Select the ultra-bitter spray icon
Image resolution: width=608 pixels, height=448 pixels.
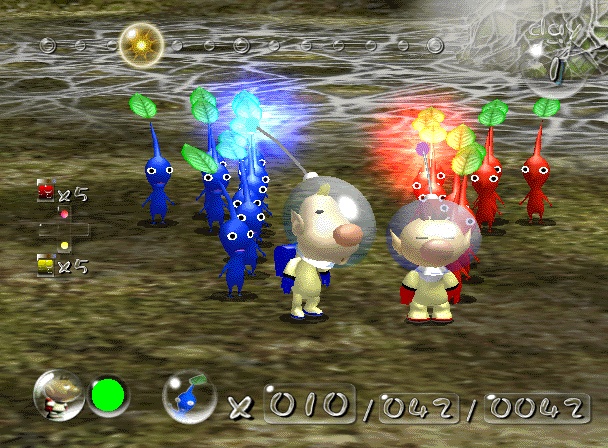click(x=45, y=265)
